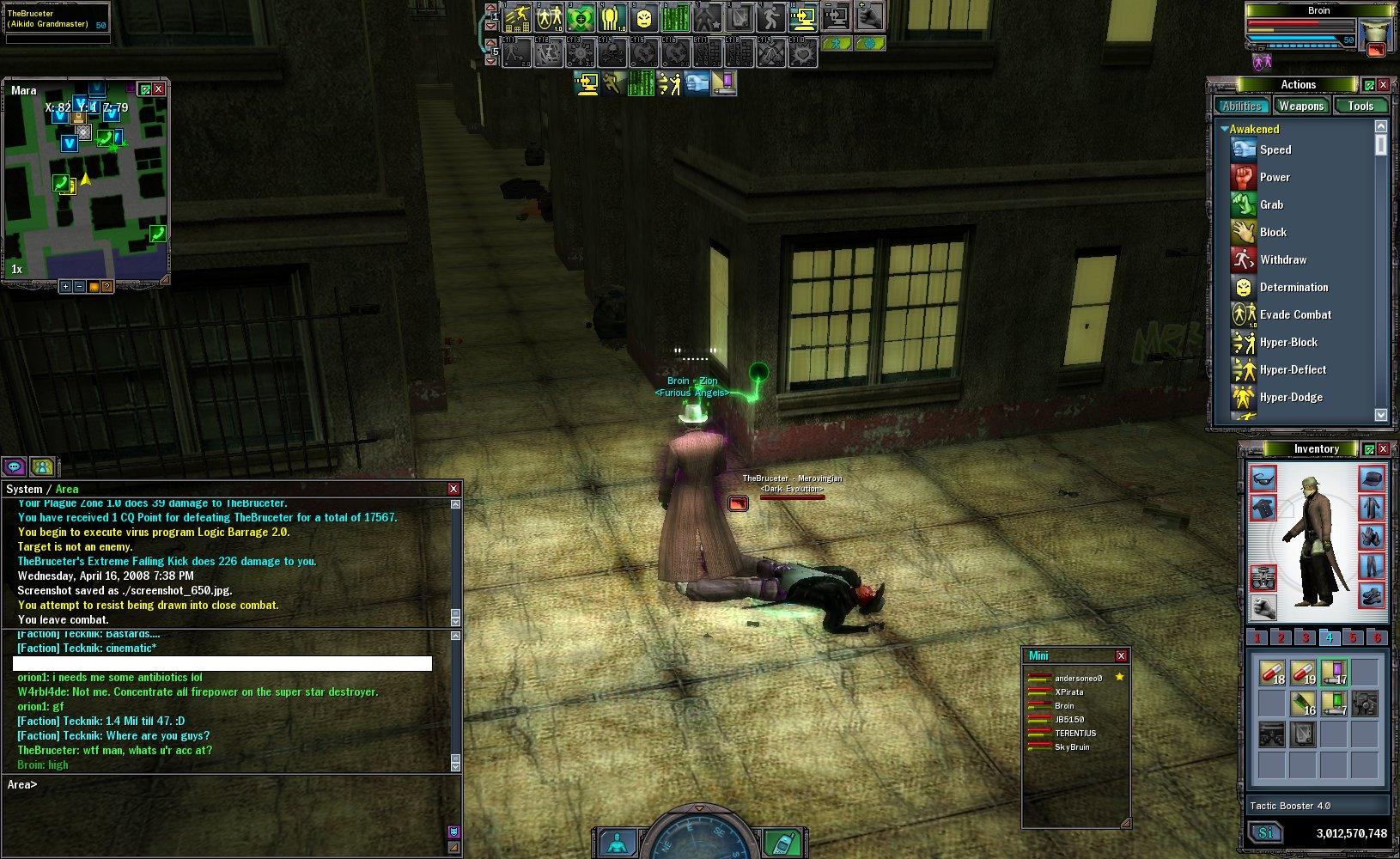
Task: Open the Tools tab in Actions
Action: point(1360,106)
